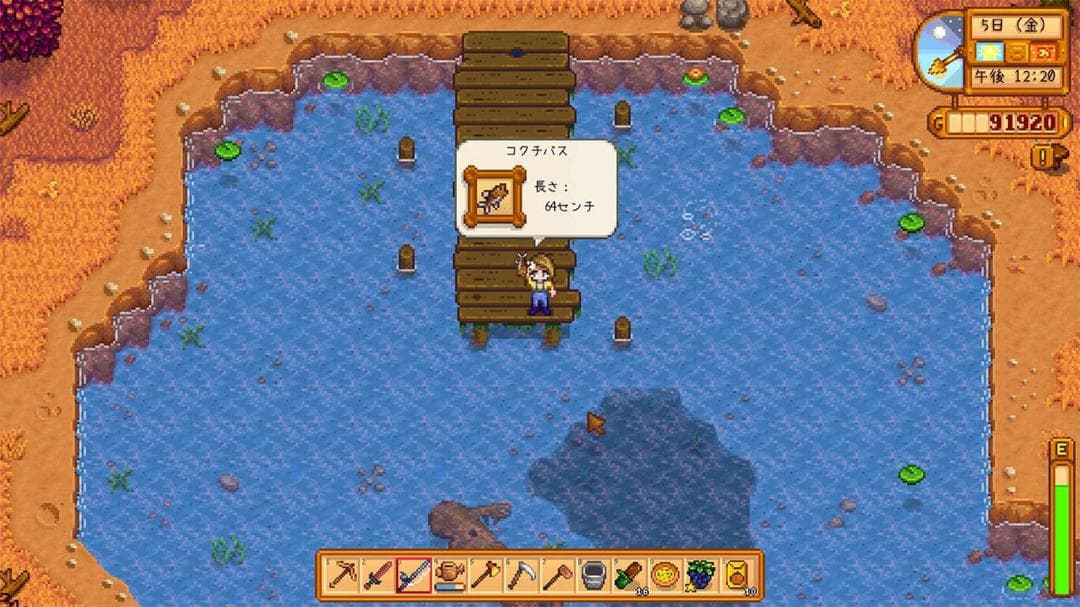The image size is (1080, 607).
Task: Choose the grapes in the hotbar
Action: coord(700,575)
